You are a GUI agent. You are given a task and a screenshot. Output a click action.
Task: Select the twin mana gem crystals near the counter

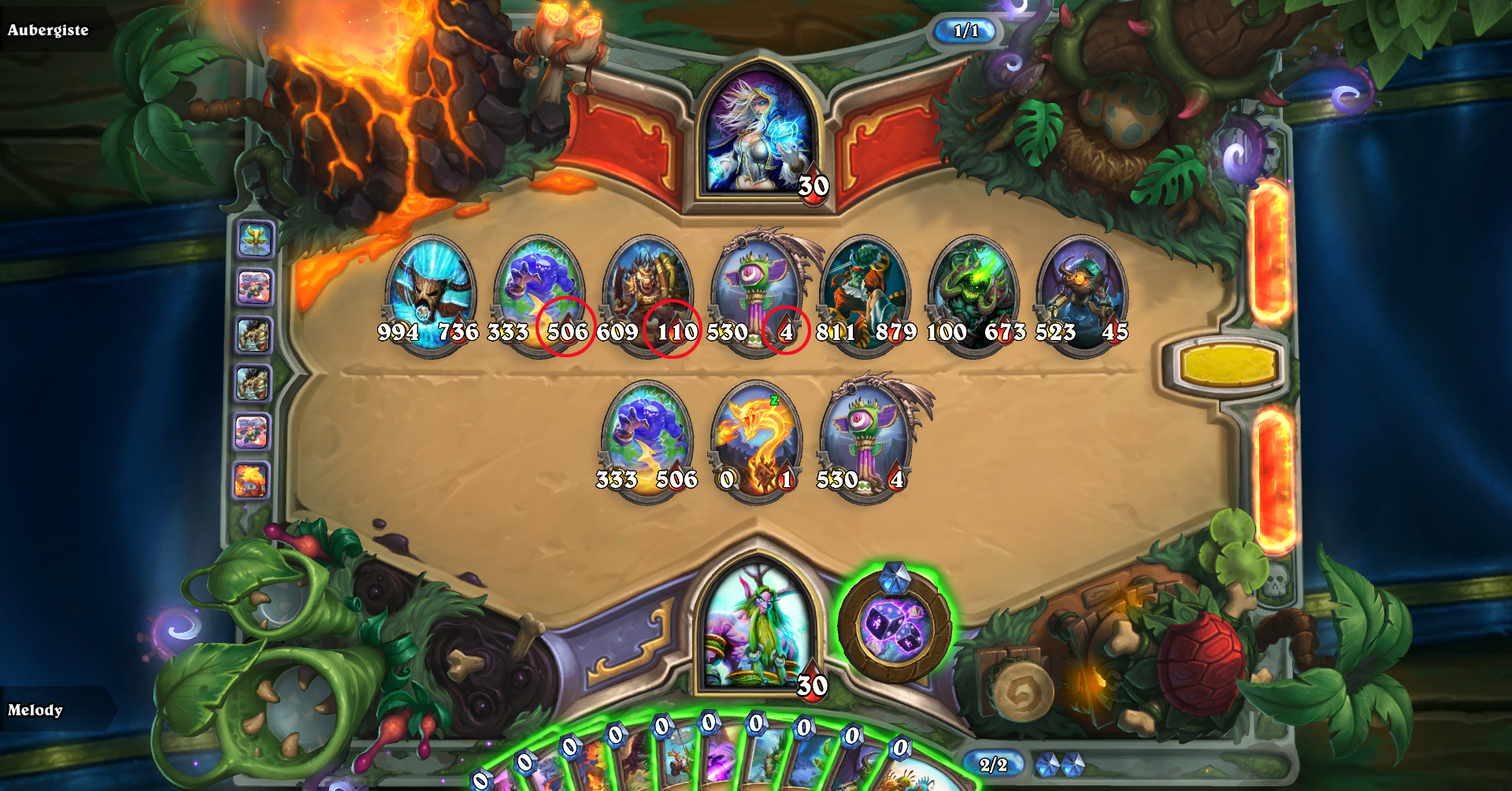(1059, 763)
